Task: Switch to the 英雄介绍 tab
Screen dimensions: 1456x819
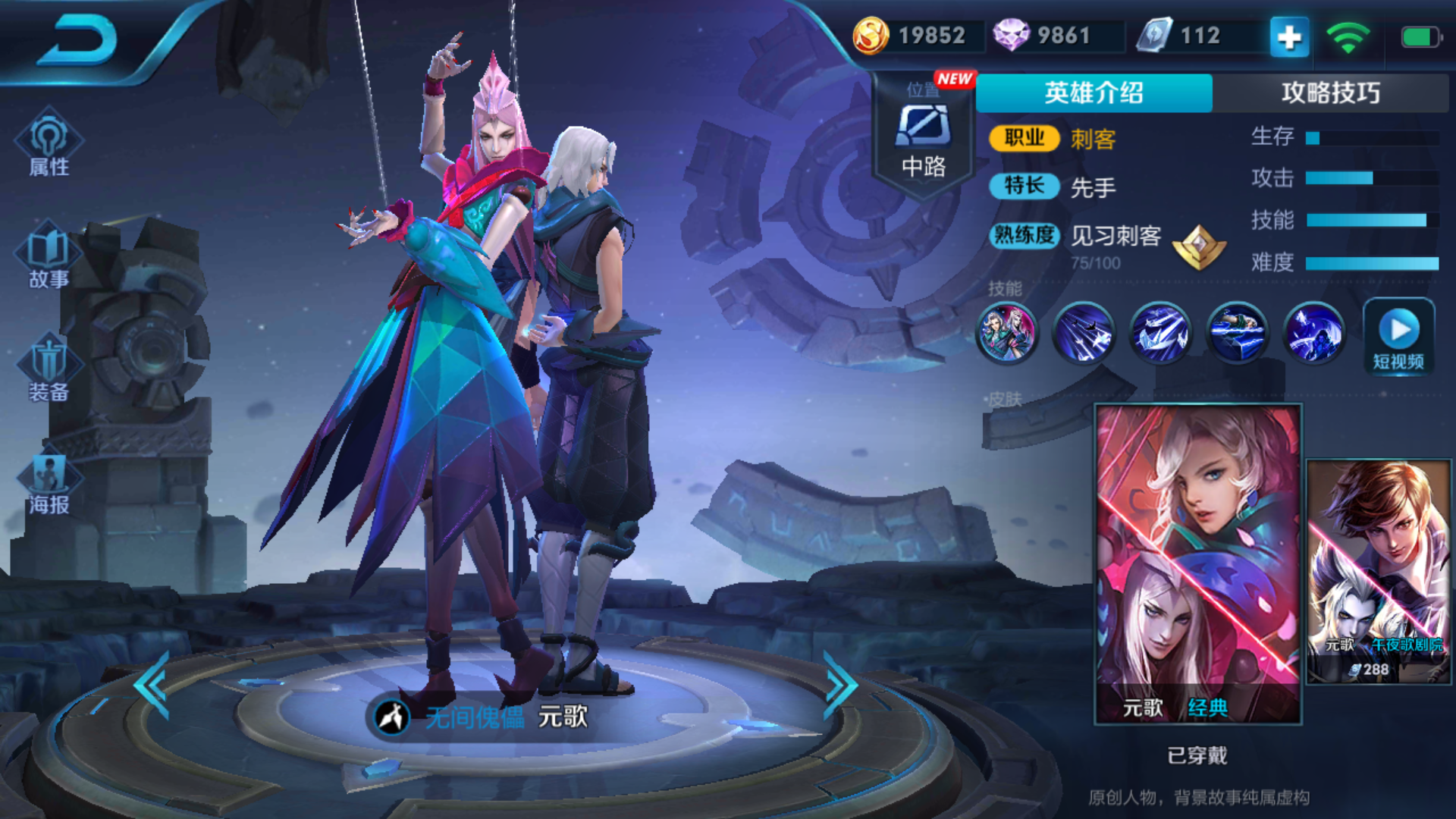Action: click(x=1094, y=93)
